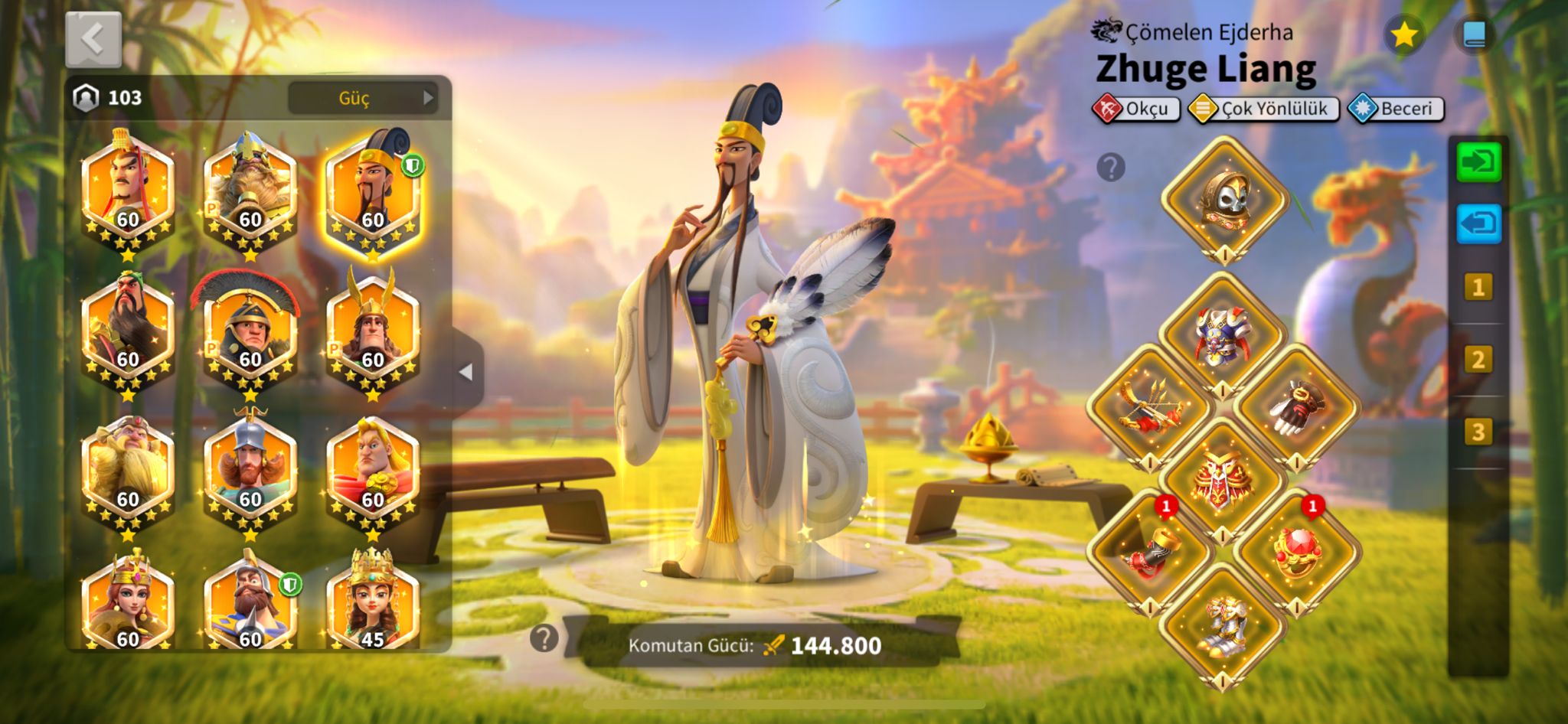Click the blue unequip arrow button
This screenshot has width=1568, height=724.
coord(1478,224)
